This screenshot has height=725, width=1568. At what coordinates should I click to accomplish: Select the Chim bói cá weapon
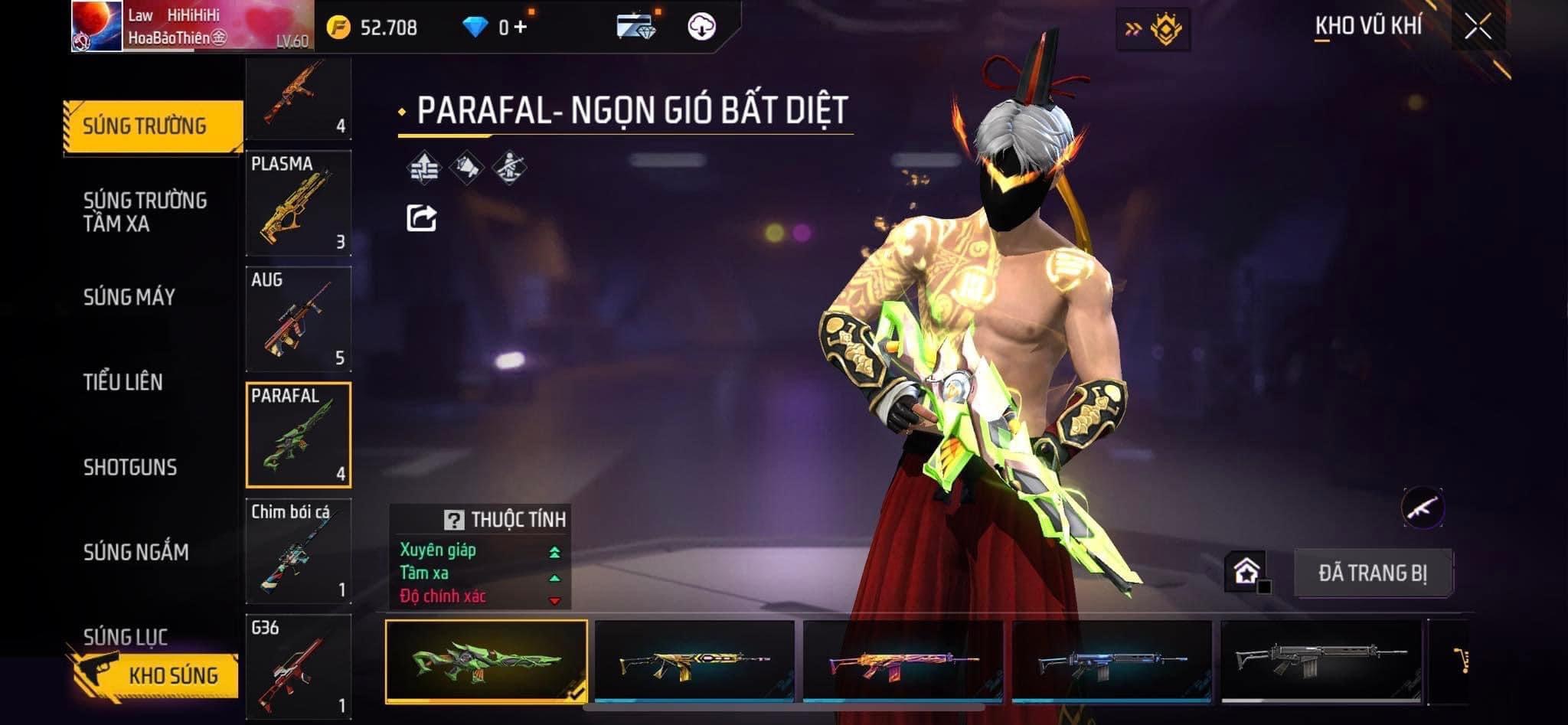coord(299,551)
